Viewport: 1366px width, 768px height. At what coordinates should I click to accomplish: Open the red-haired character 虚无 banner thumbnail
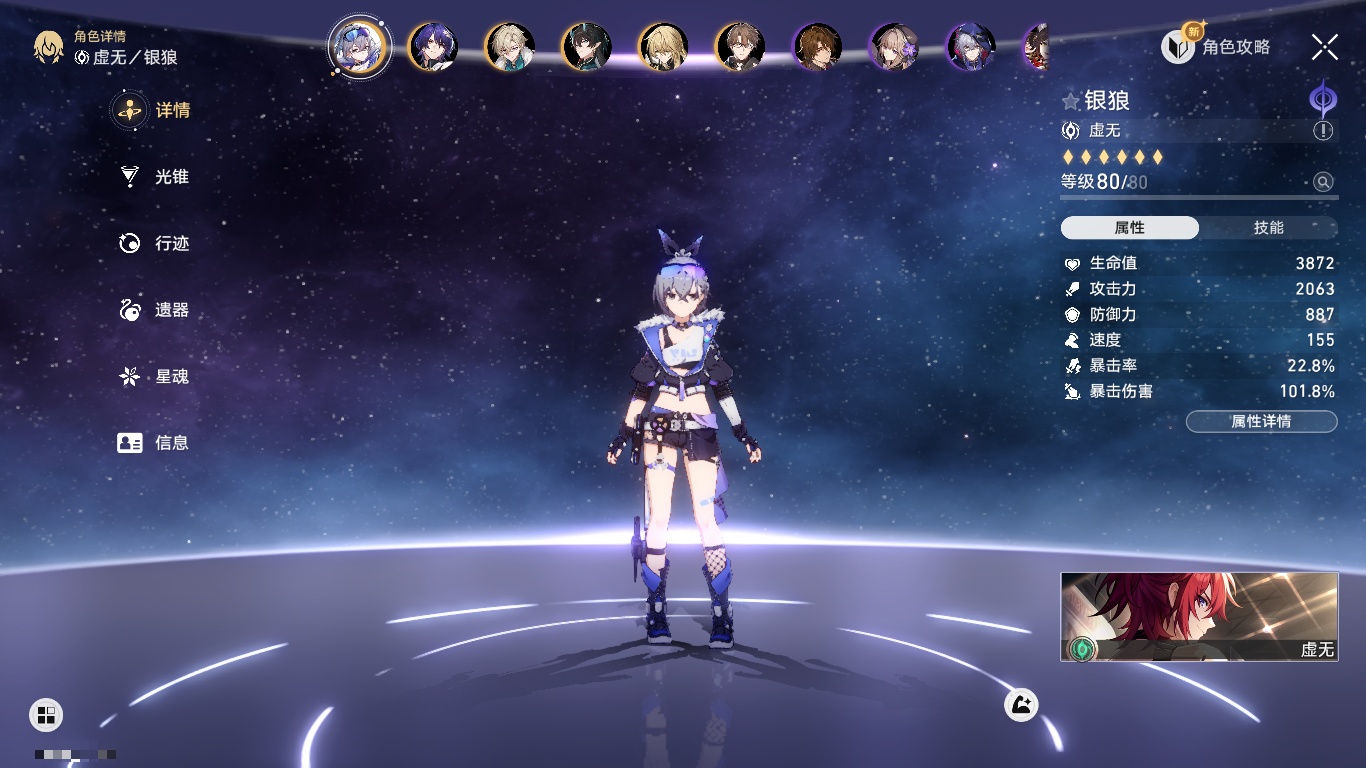(x=1199, y=616)
